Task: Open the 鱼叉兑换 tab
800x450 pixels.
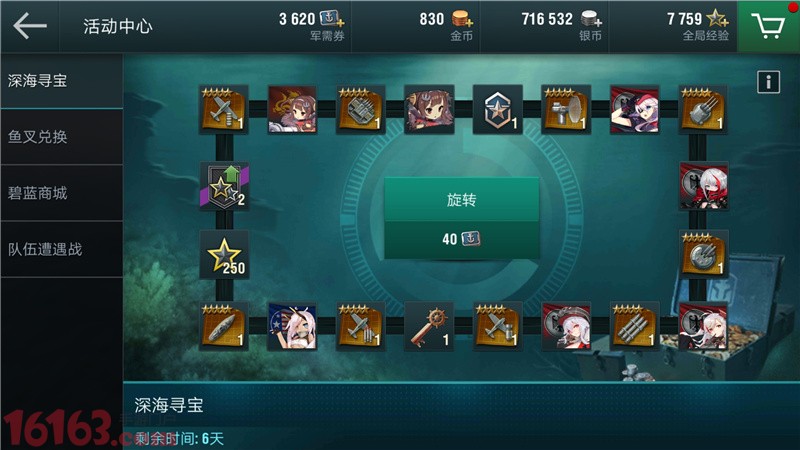Action: point(61,136)
